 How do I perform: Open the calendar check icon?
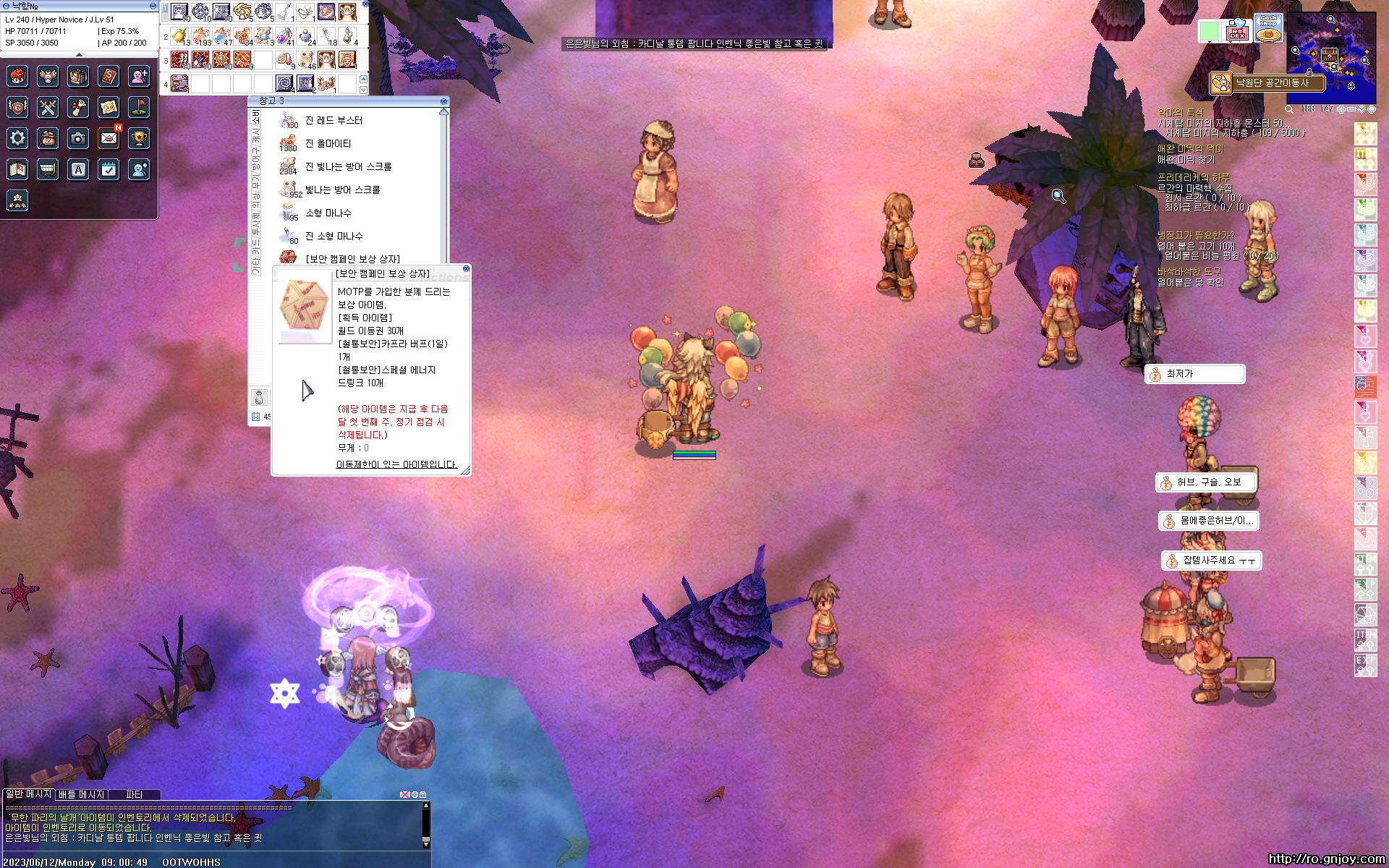click(x=109, y=169)
